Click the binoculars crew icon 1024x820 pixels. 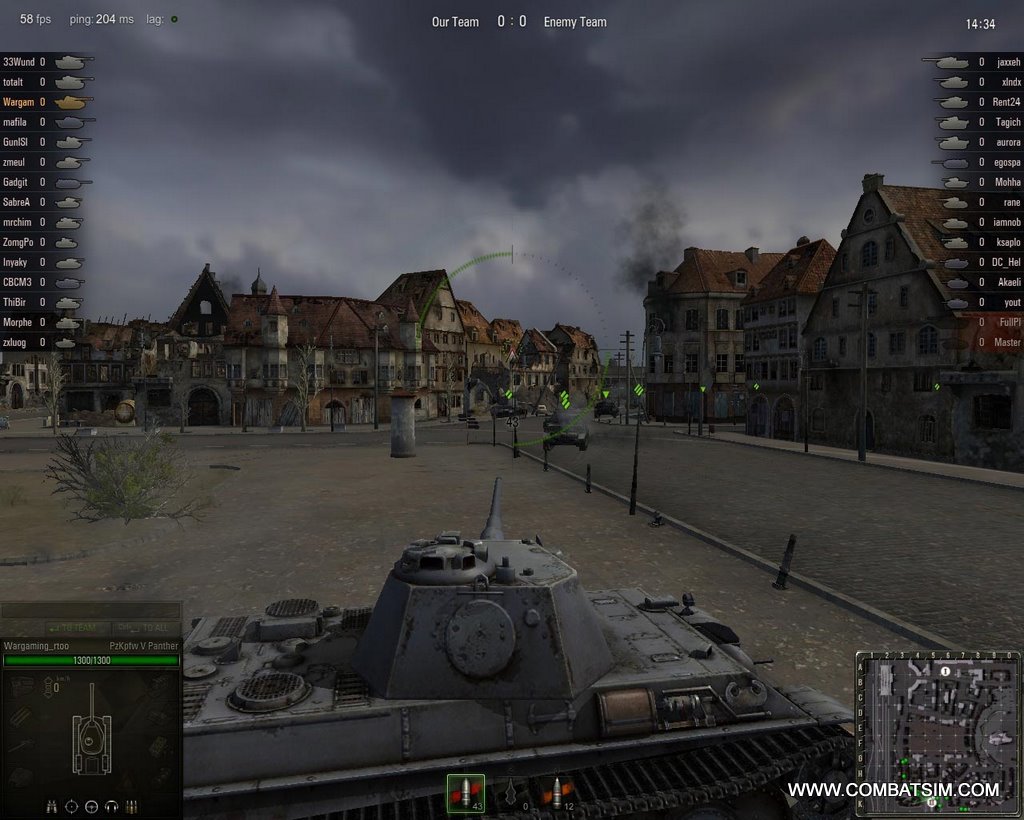click(x=51, y=806)
